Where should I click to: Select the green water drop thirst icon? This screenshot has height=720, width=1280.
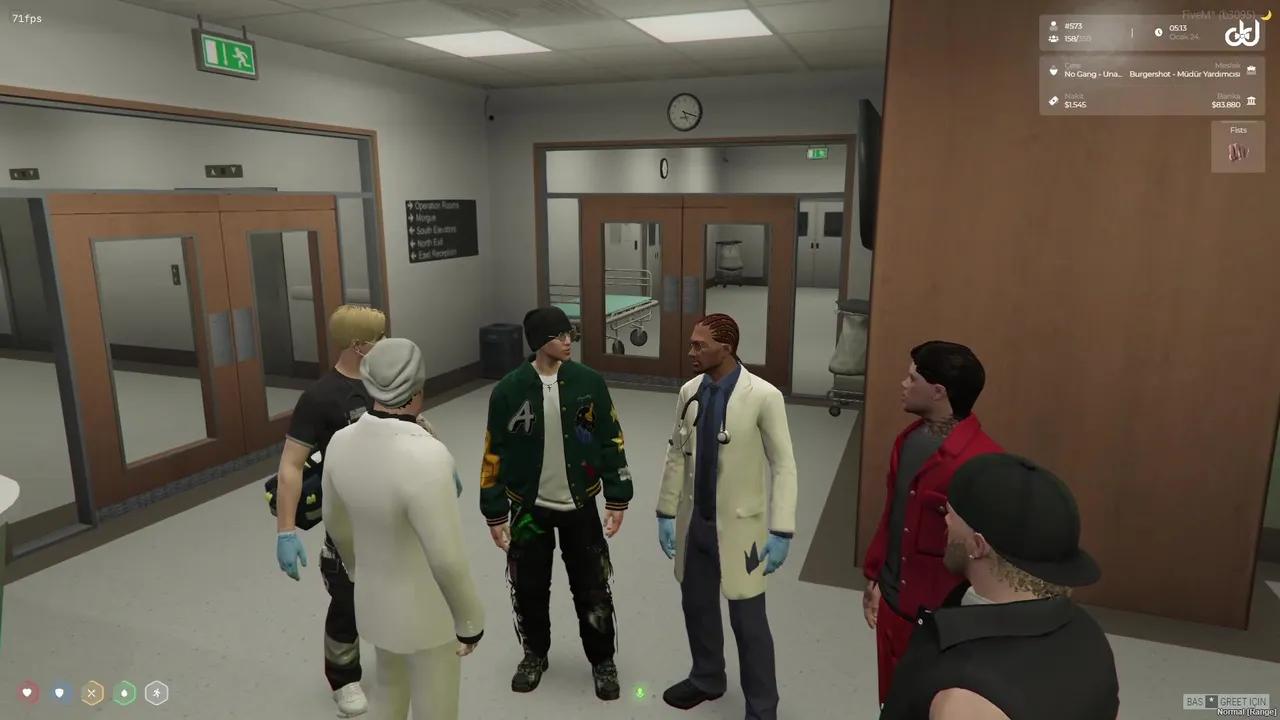124,692
